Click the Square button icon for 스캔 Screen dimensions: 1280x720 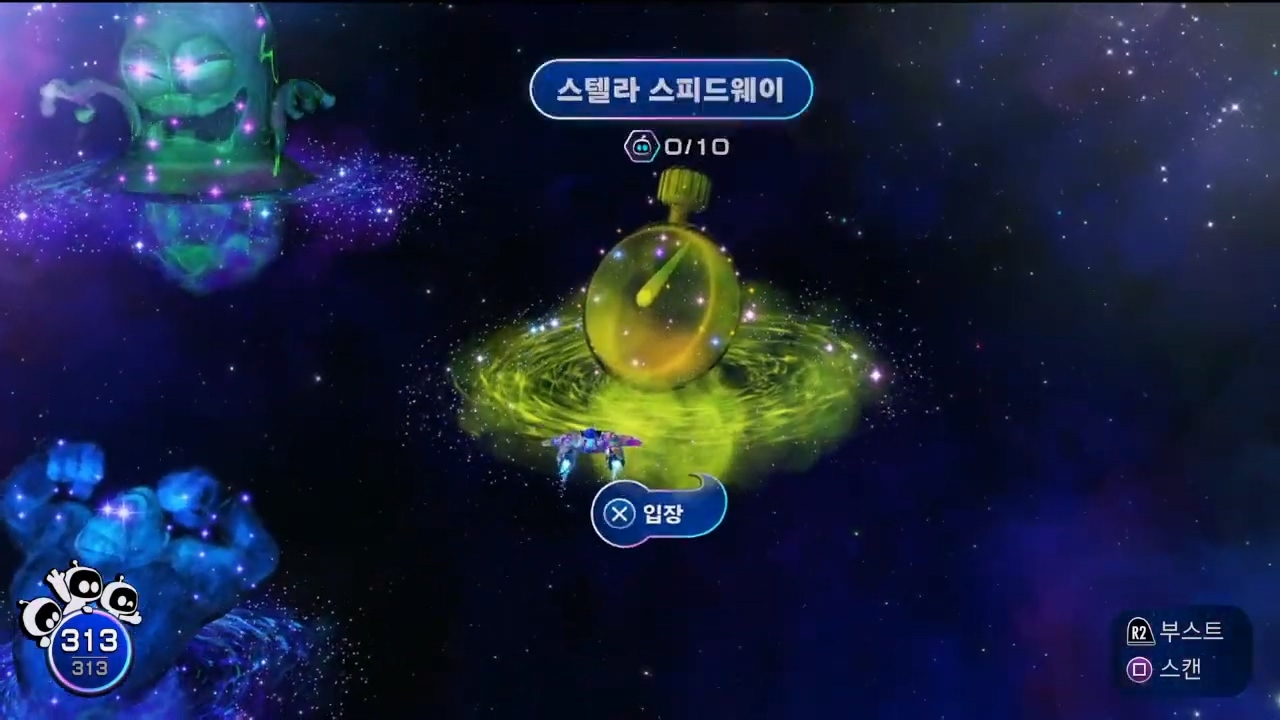[x=1138, y=670]
